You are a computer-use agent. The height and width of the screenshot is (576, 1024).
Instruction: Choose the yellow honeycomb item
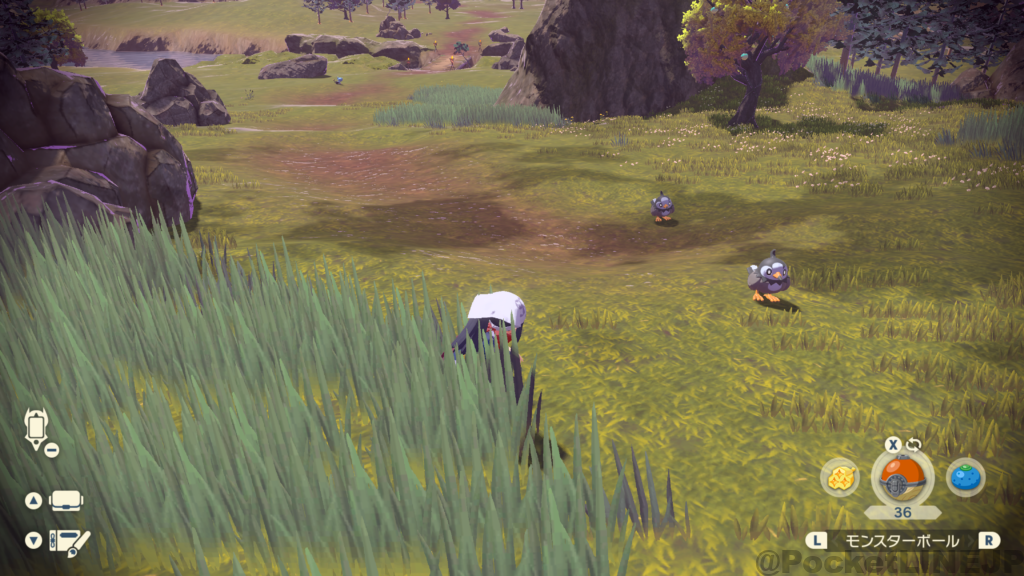click(840, 477)
